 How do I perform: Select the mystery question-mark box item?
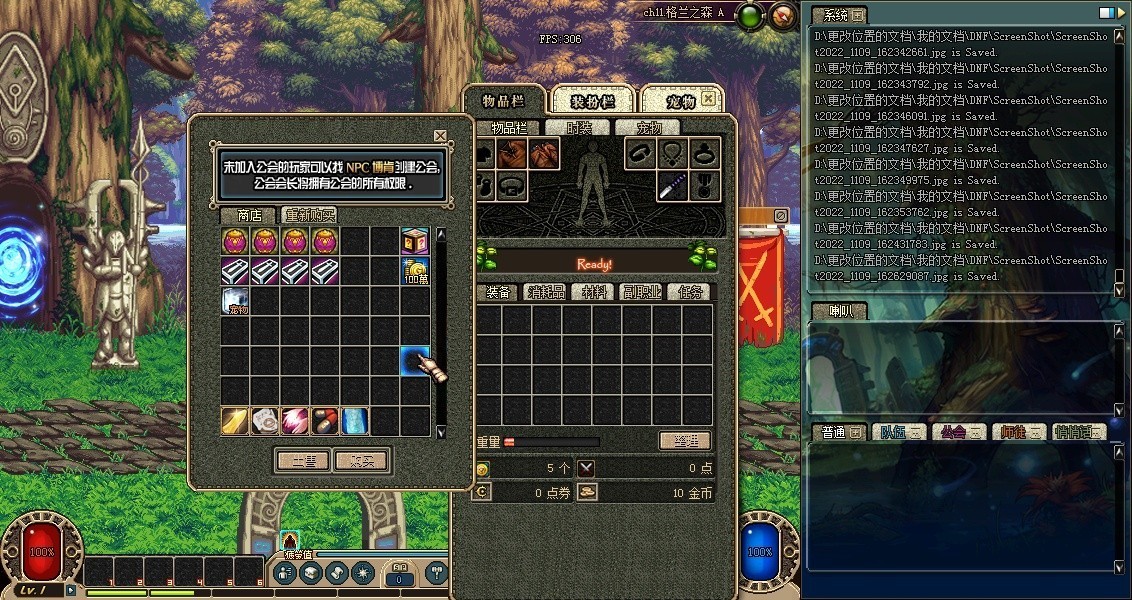click(x=415, y=241)
